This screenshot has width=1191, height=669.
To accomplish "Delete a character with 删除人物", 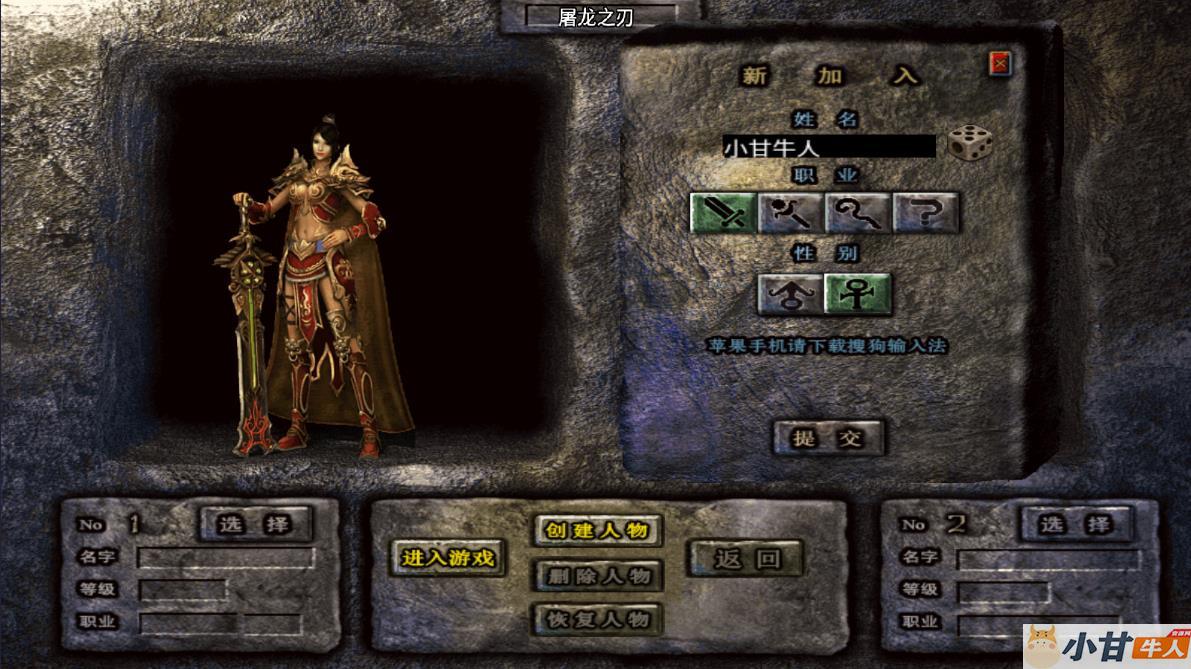I will [598, 575].
